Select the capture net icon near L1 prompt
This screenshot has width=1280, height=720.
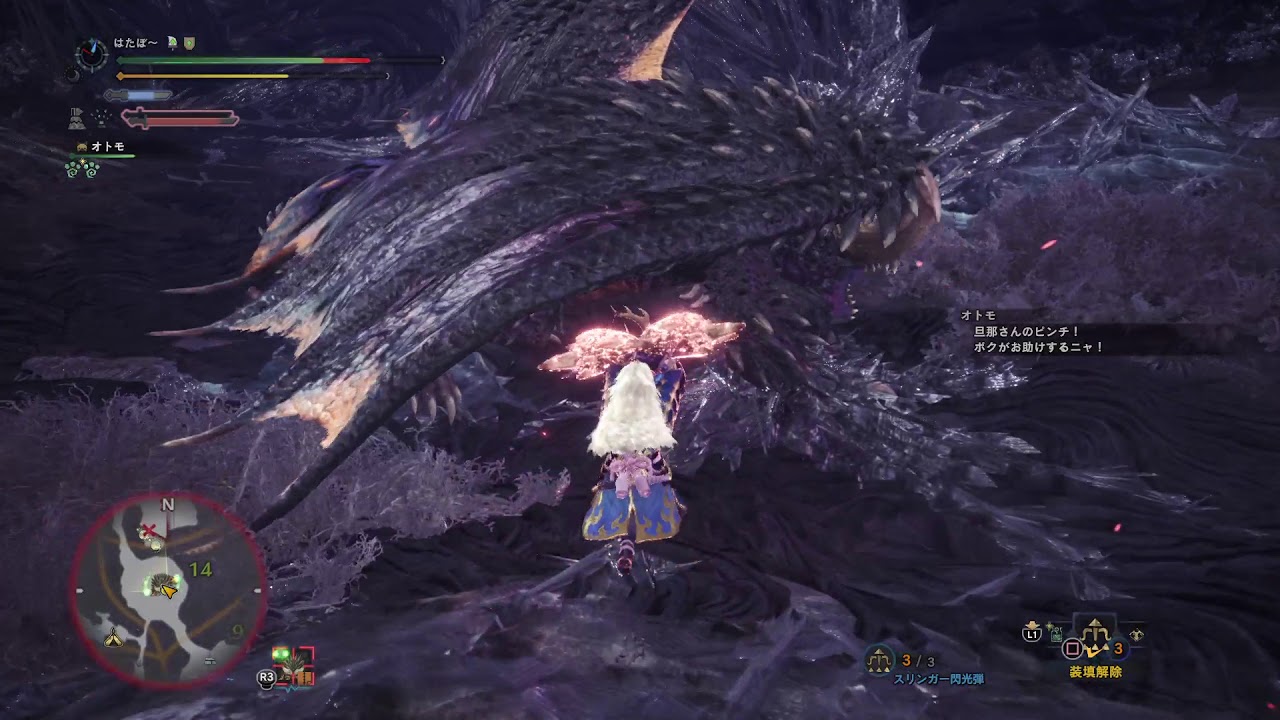[1055, 637]
